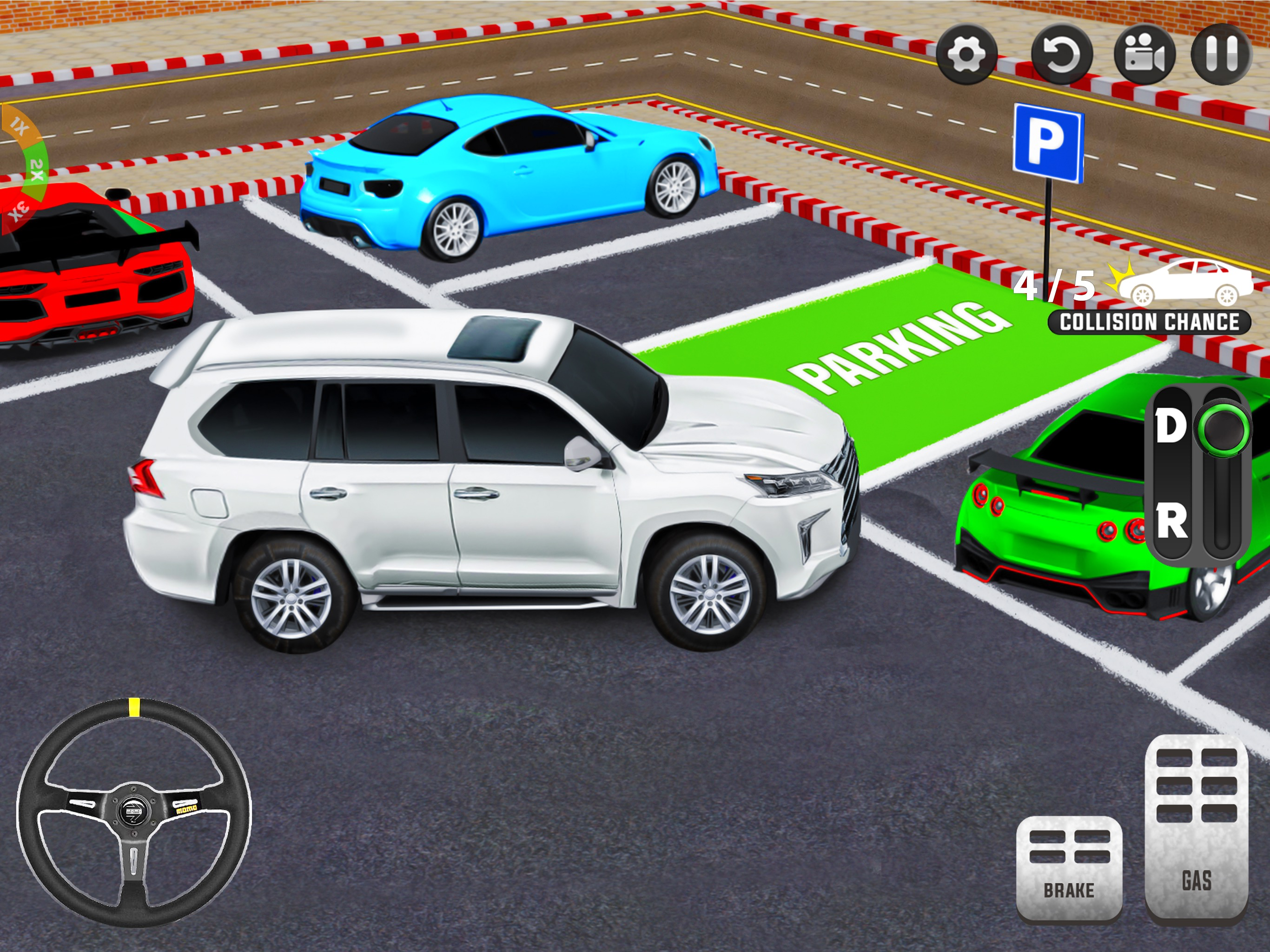Set the speed multiplier to 2X

pyautogui.click(x=37, y=169)
